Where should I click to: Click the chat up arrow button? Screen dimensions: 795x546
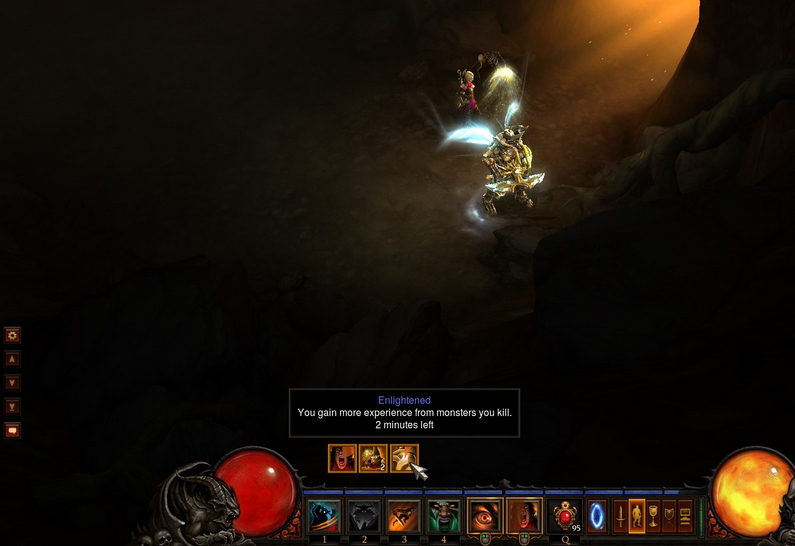click(x=13, y=358)
